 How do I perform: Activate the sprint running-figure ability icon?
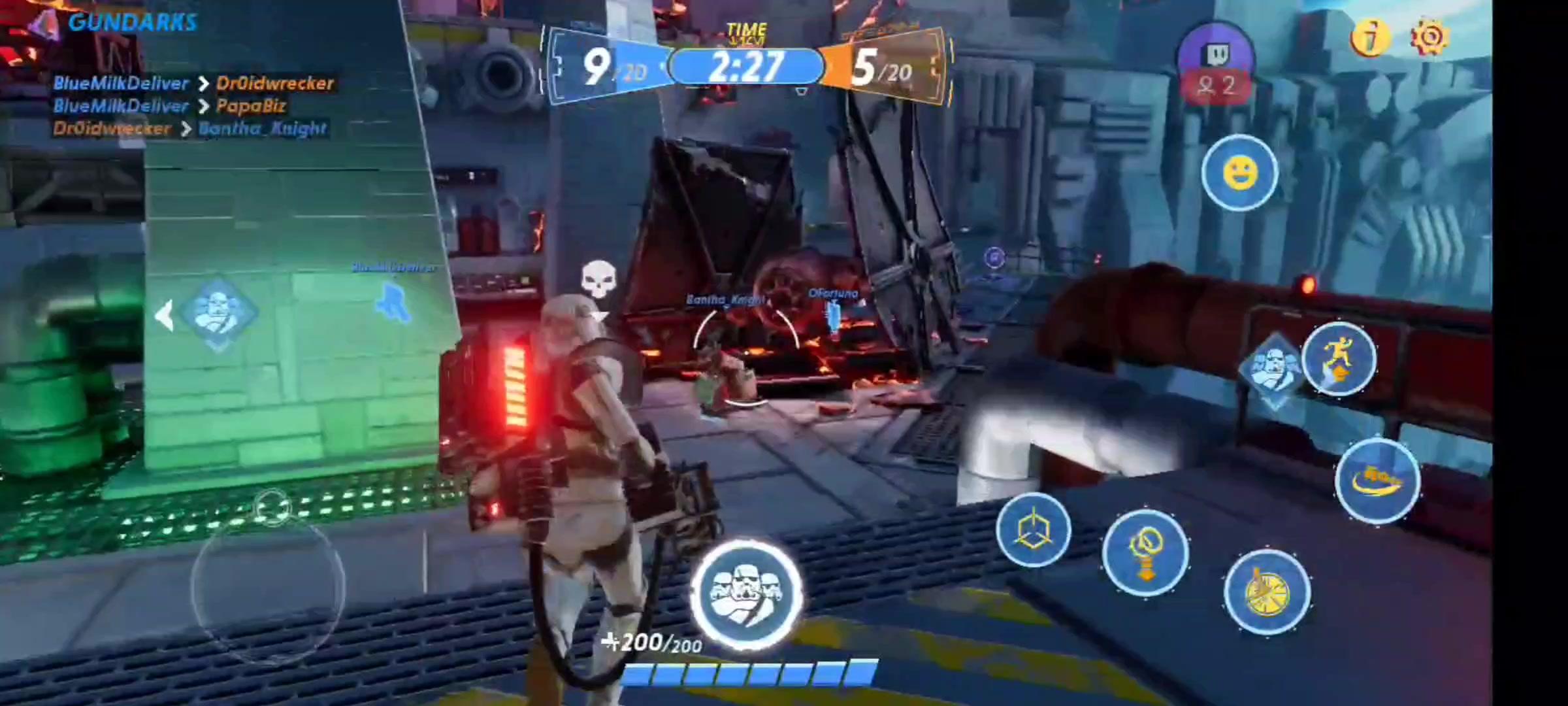click(x=1341, y=358)
